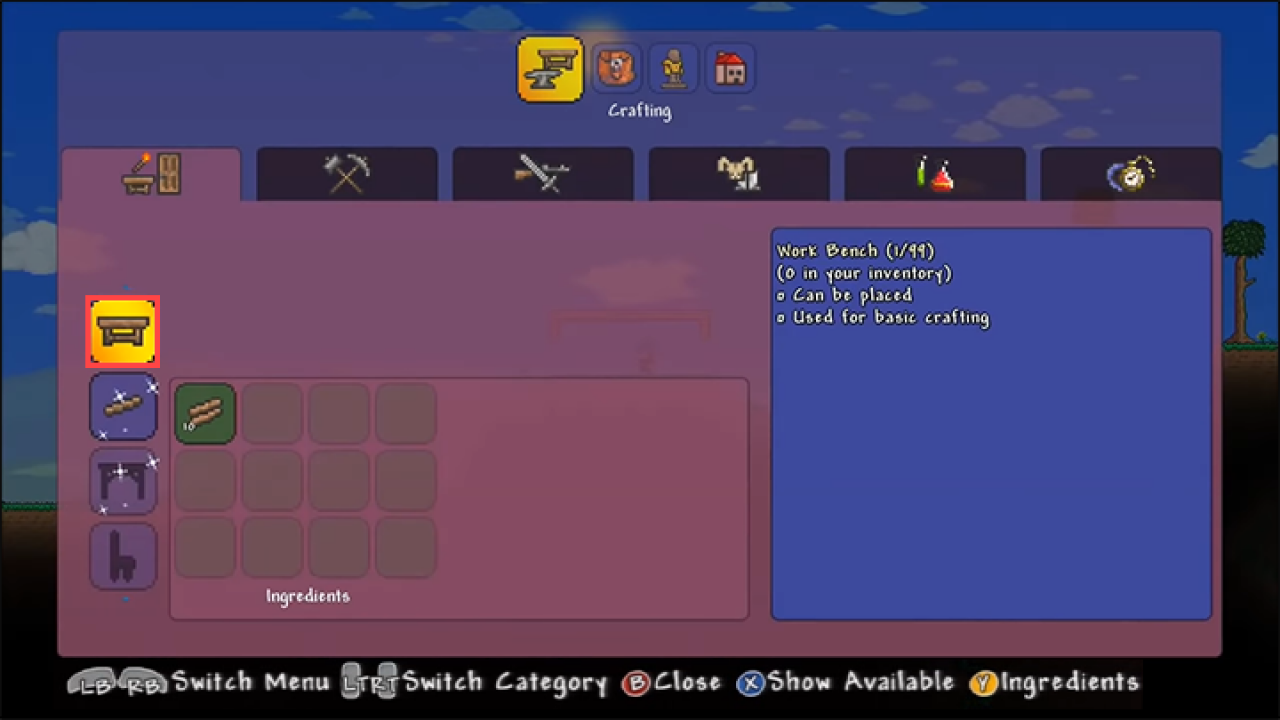This screenshot has height=720, width=1280.
Task: Open the weapons crafting category with sword icon
Action: (x=542, y=174)
